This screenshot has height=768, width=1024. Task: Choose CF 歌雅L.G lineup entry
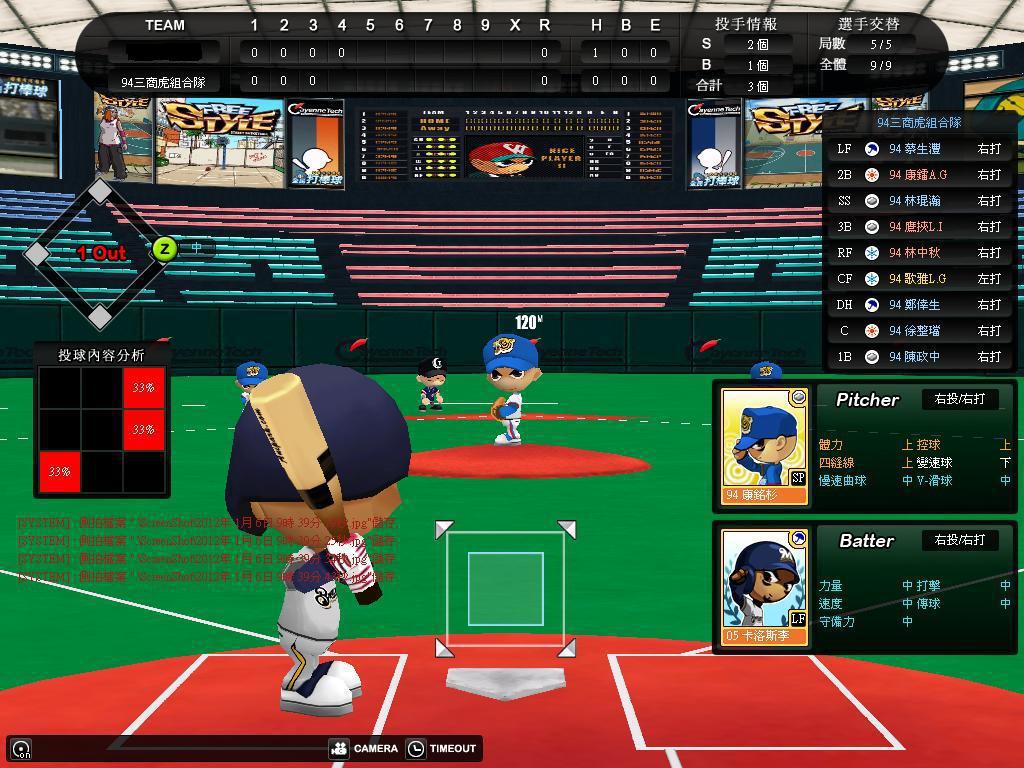[919, 278]
